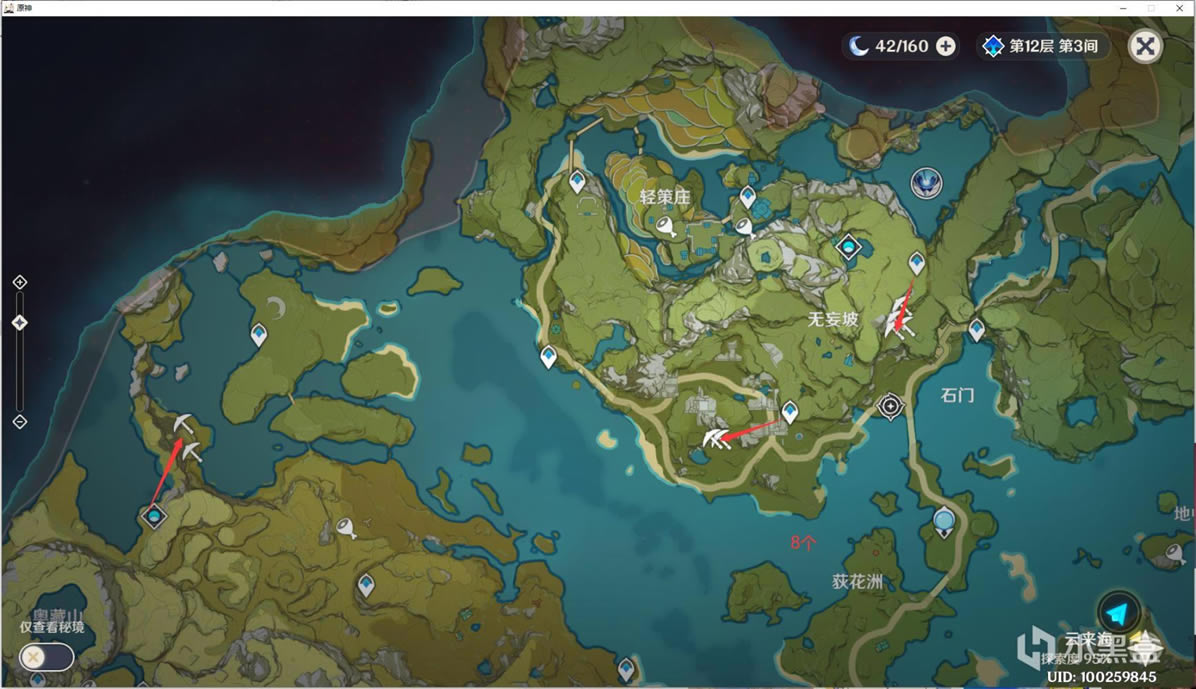Close the map with the X button
The image size is (1196, 689).
[1145, 46]
